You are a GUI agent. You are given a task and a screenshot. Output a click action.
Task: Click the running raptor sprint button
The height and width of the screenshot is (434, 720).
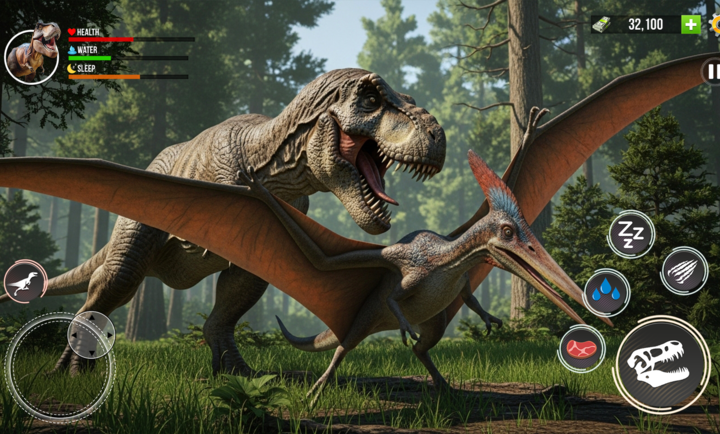(25, 283)
